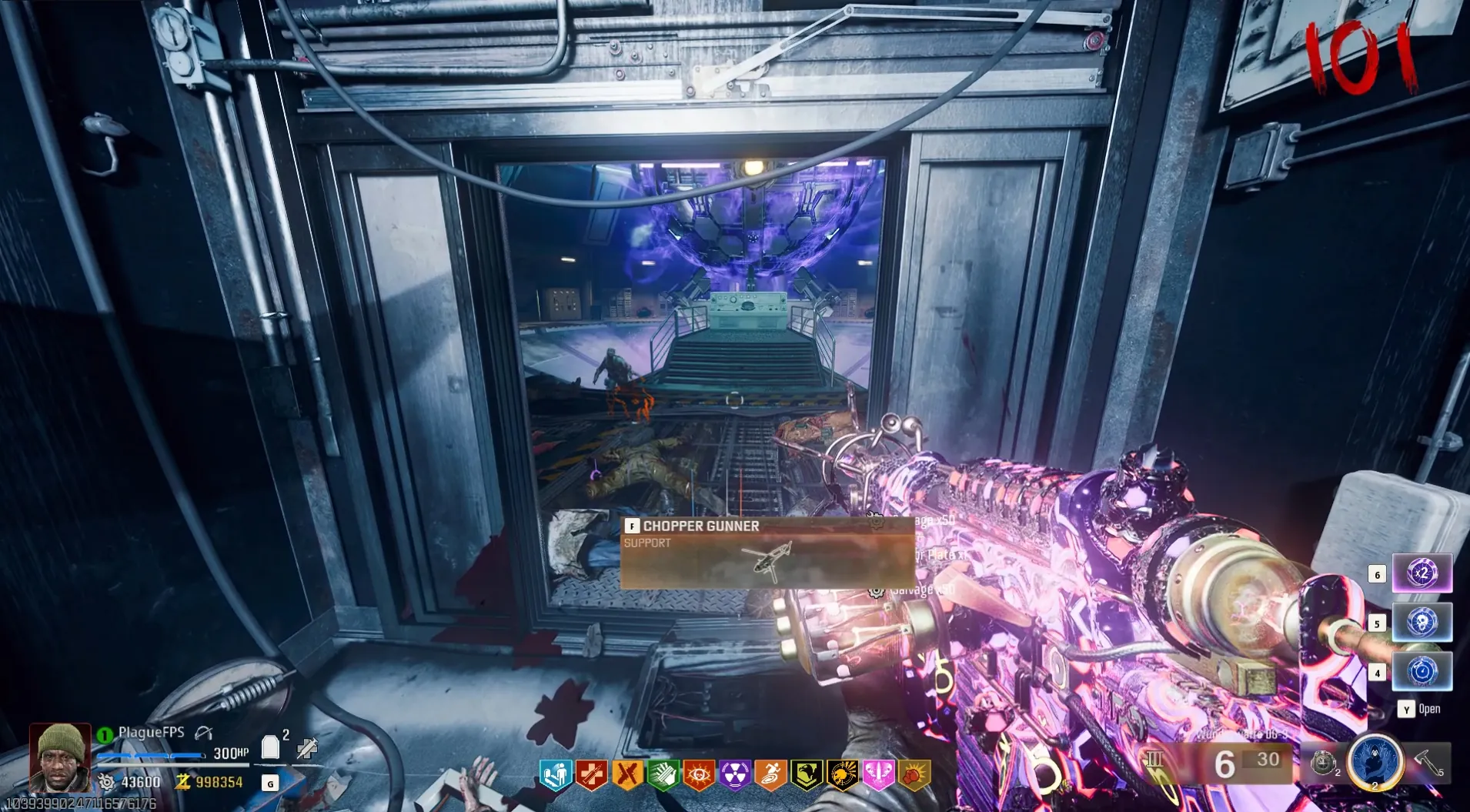Click the eagle head perk icon
This screenshot has width=1470, height=812.
pos(807,775)
